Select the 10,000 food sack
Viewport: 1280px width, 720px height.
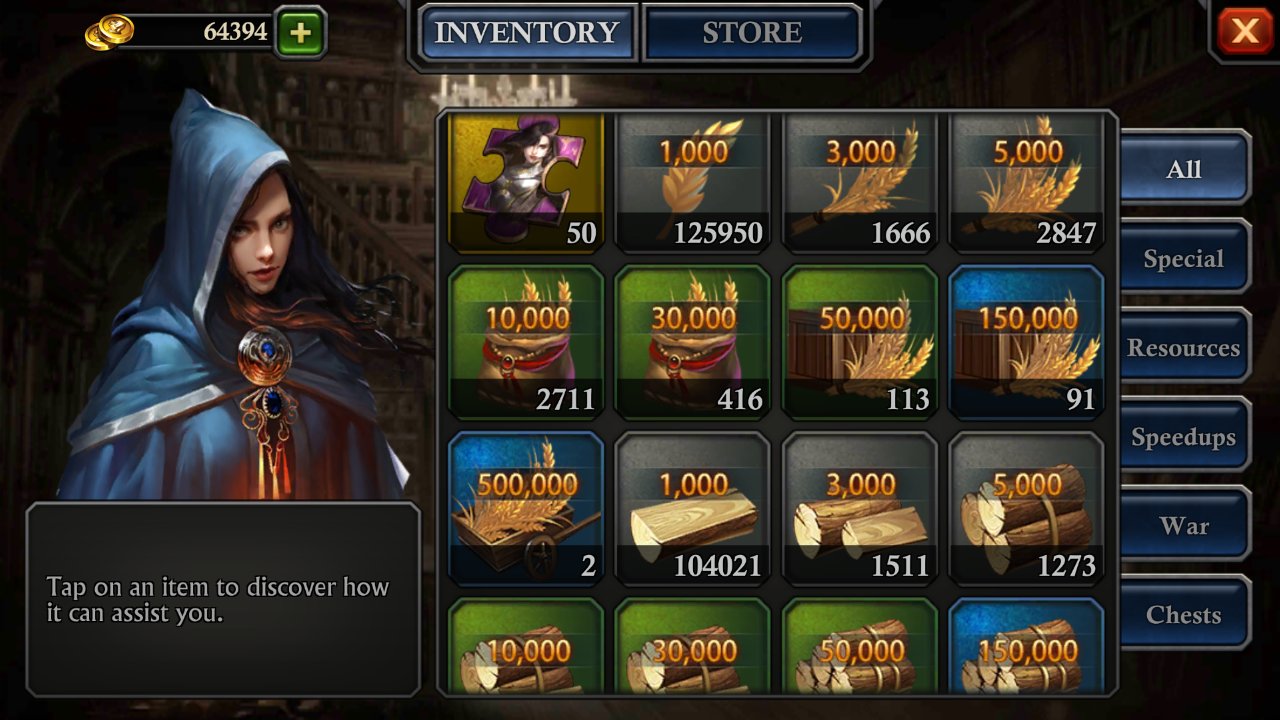(526, 342)
